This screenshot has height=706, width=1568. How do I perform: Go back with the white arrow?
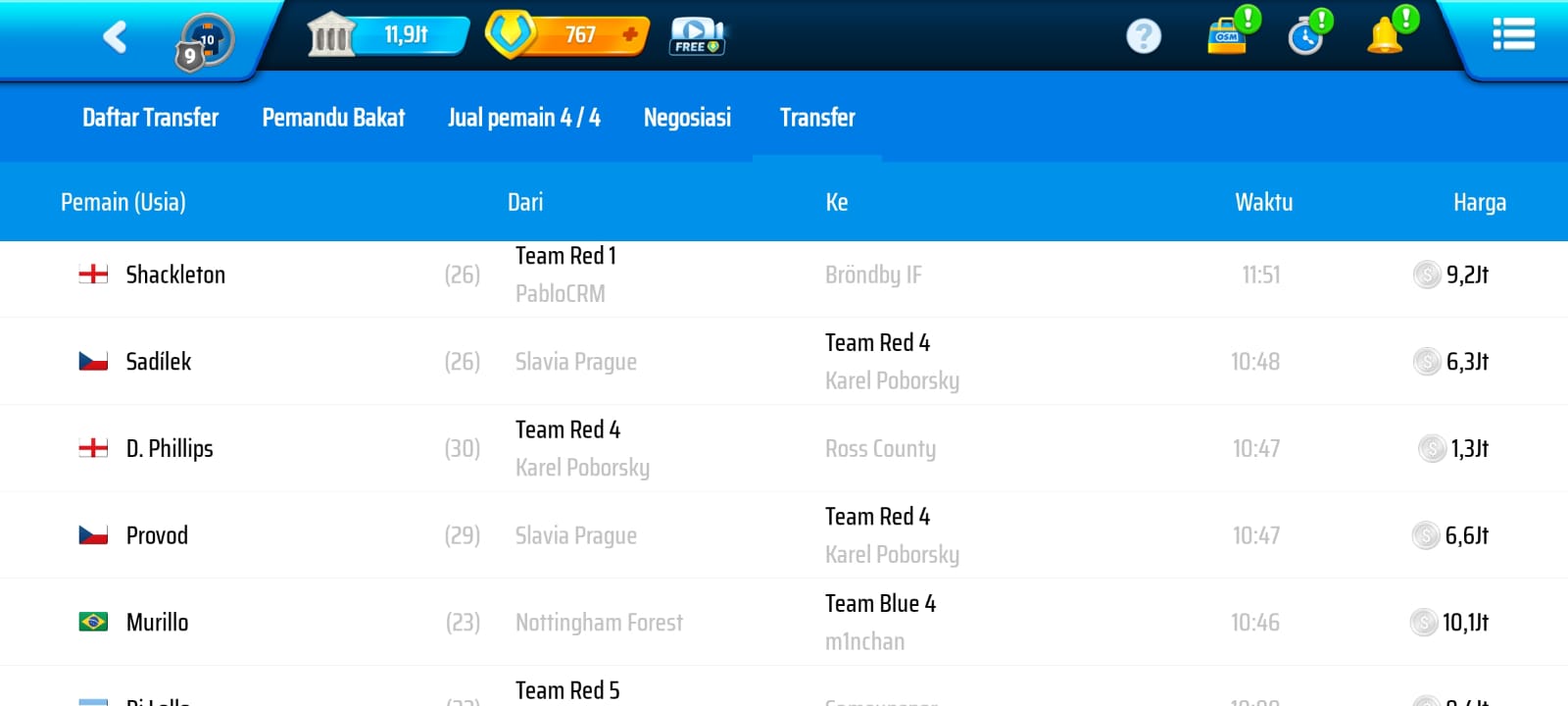[x=115, y=37]
